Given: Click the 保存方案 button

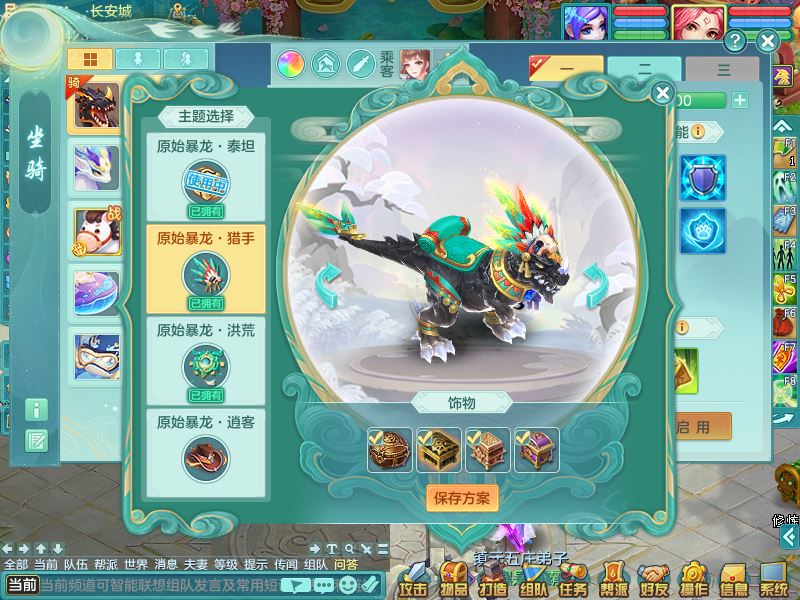Looking at the screenshot, I should point(462,497).
